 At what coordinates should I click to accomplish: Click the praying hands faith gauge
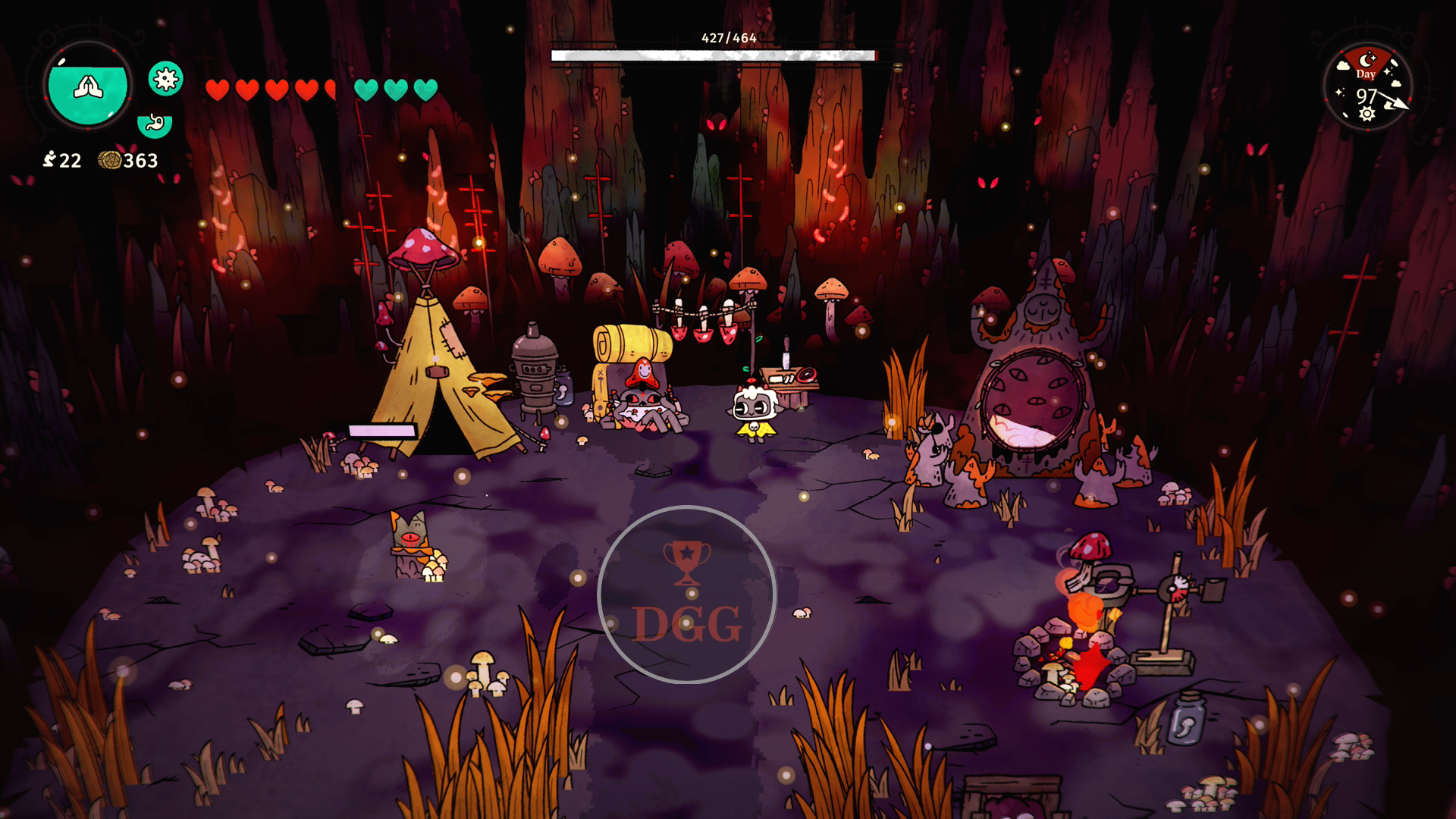coord(88,86)
